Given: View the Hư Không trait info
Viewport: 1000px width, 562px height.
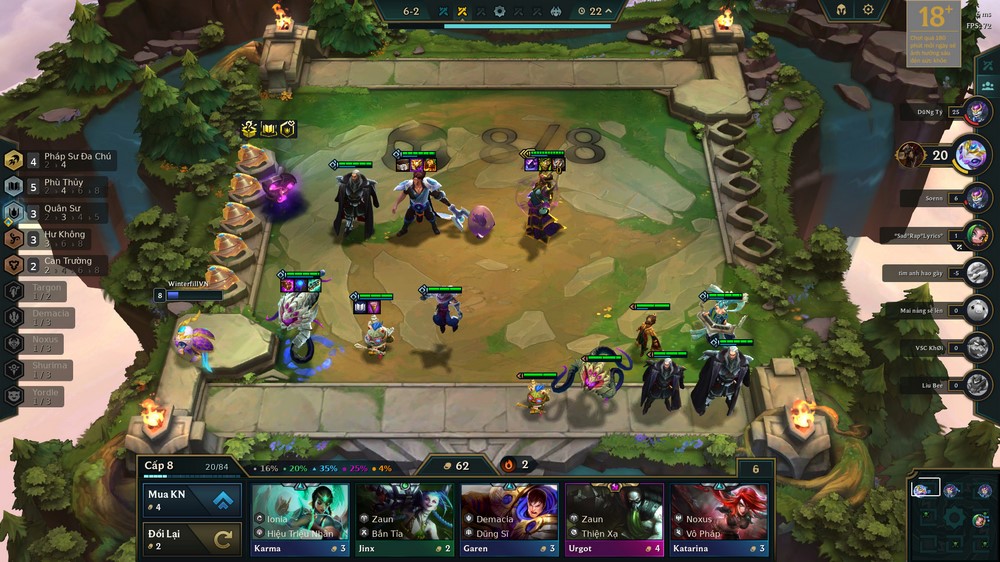Looking at the screenshot, I should [x=60, y=238].
